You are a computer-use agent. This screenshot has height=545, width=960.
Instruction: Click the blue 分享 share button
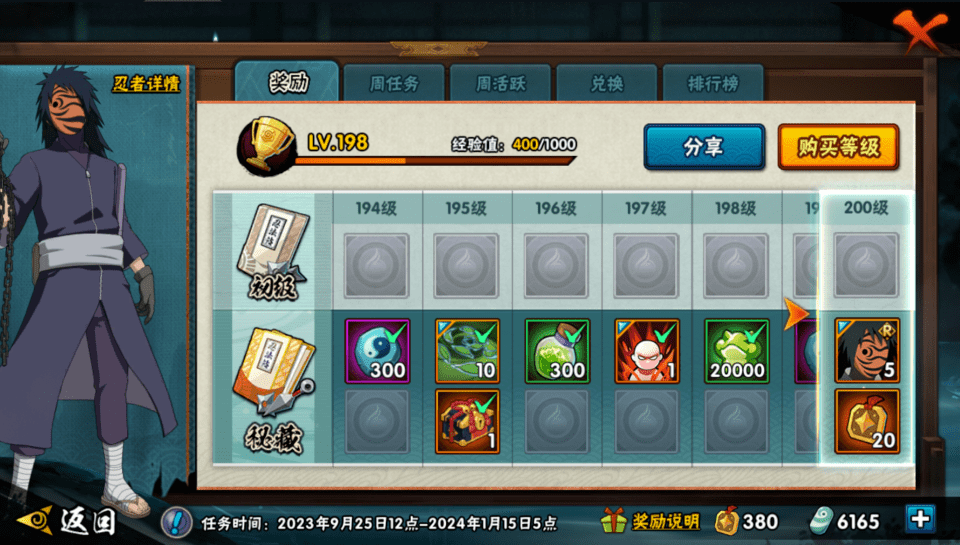703,147
